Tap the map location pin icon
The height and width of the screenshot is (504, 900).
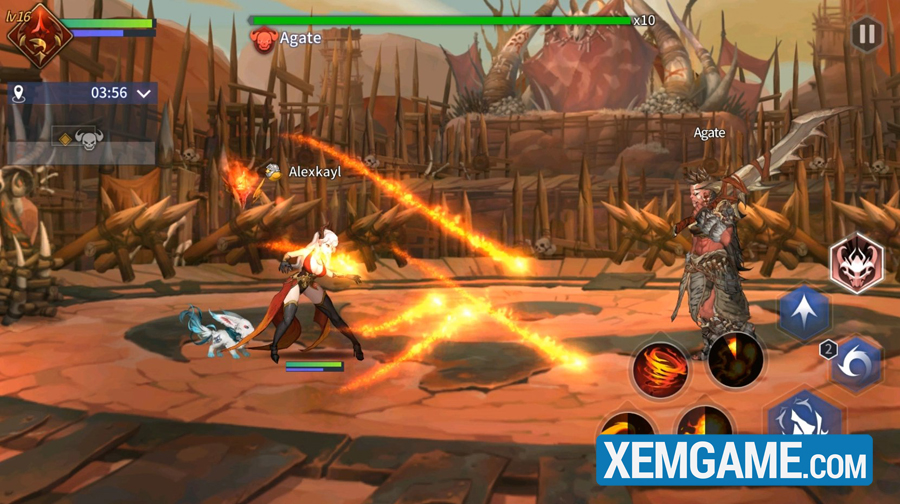tap(18, 93)
